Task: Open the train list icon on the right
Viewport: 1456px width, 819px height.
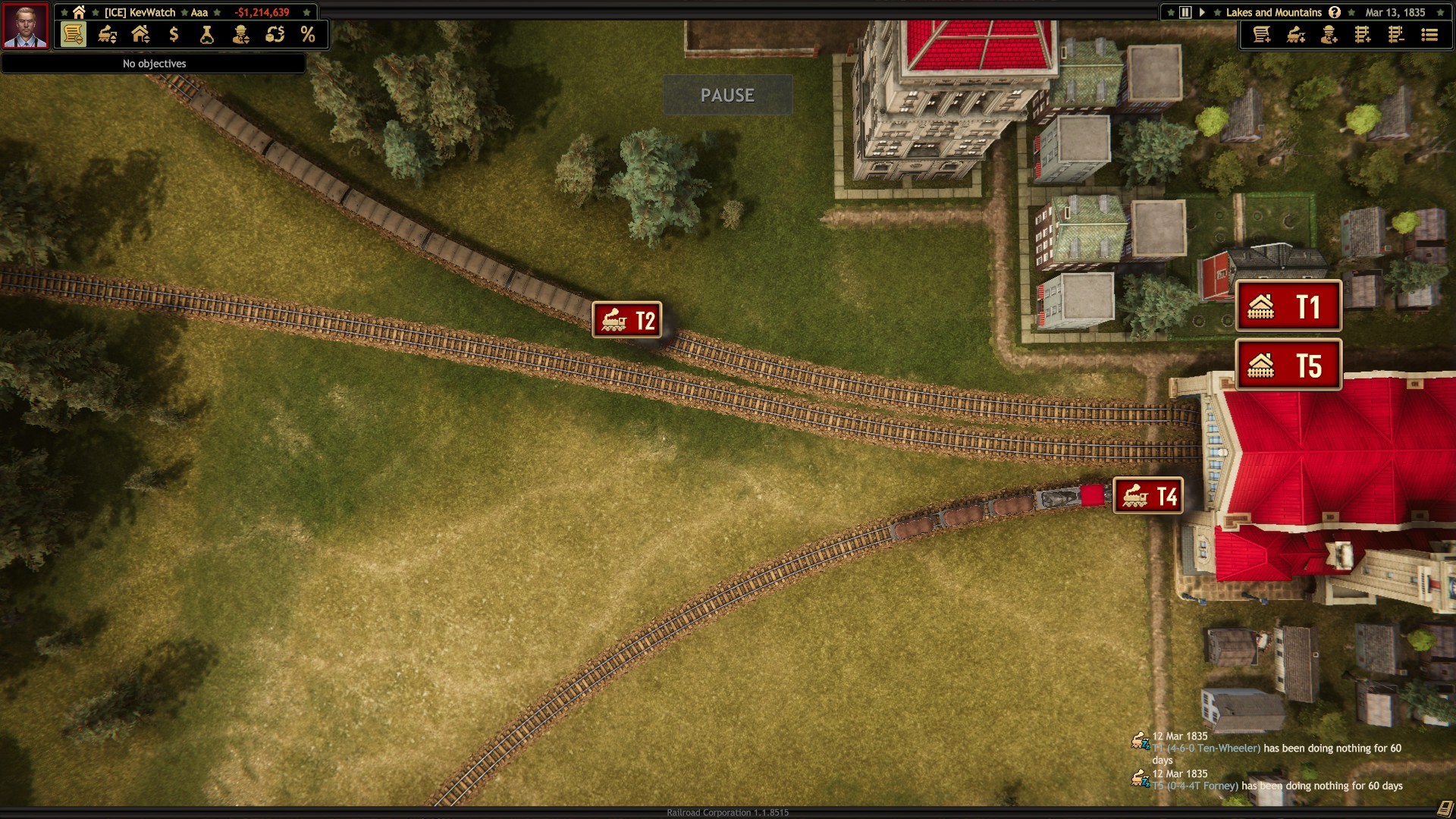Action: click(x=1429, y=35)
